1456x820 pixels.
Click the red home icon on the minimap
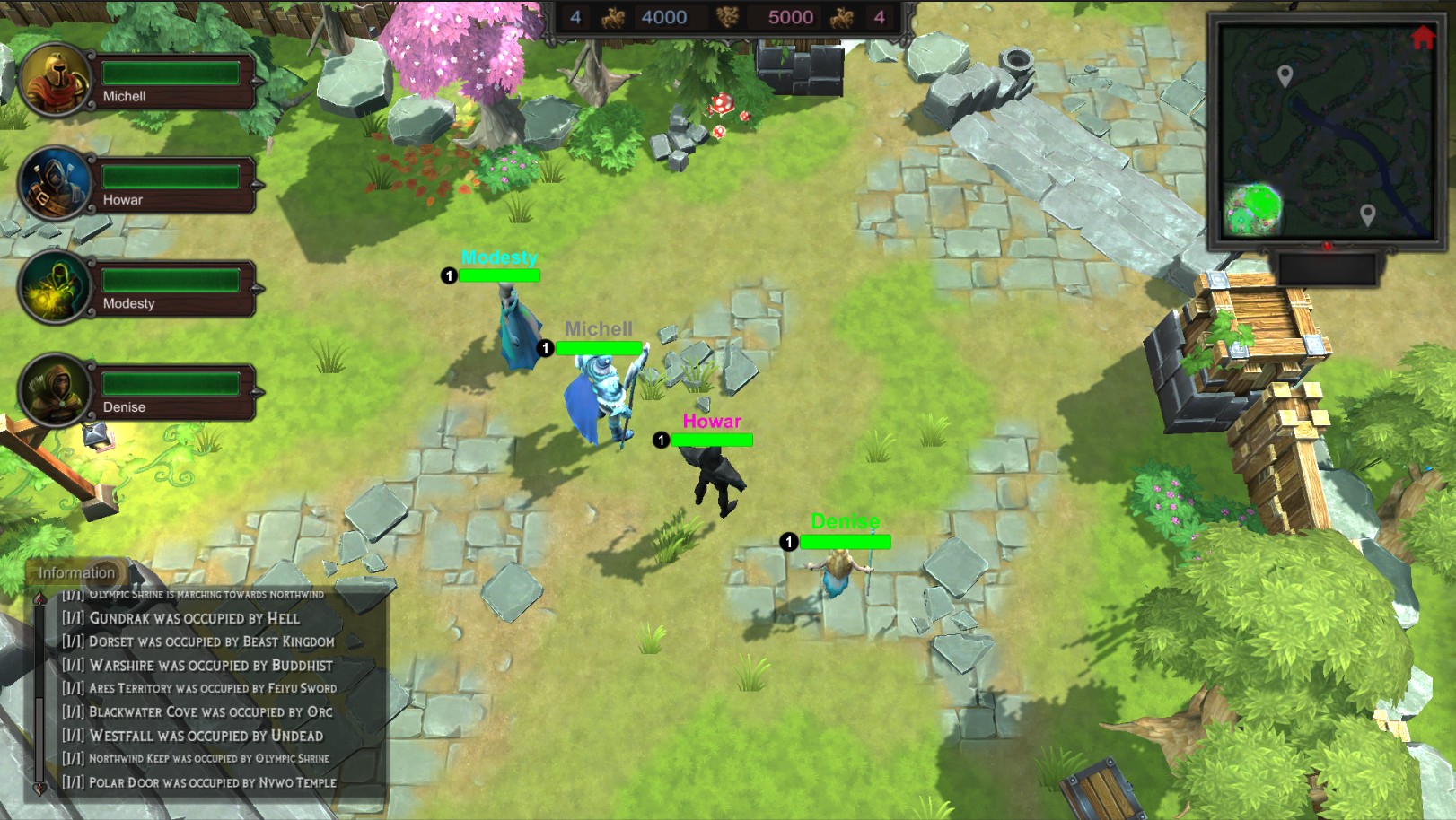coord(1423,39)
